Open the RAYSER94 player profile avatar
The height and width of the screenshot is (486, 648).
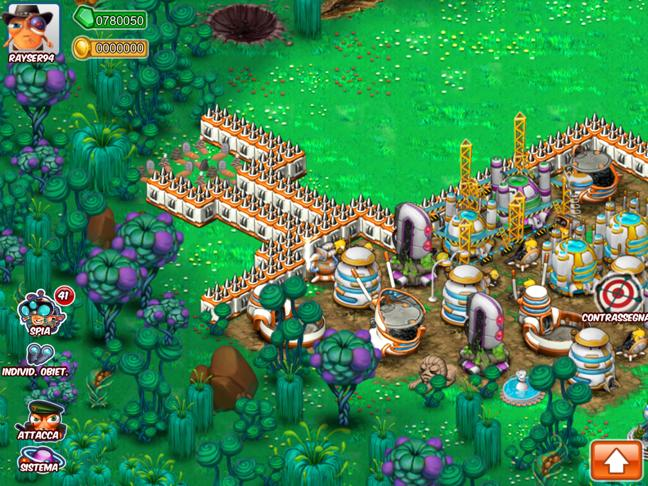point(31,28)
